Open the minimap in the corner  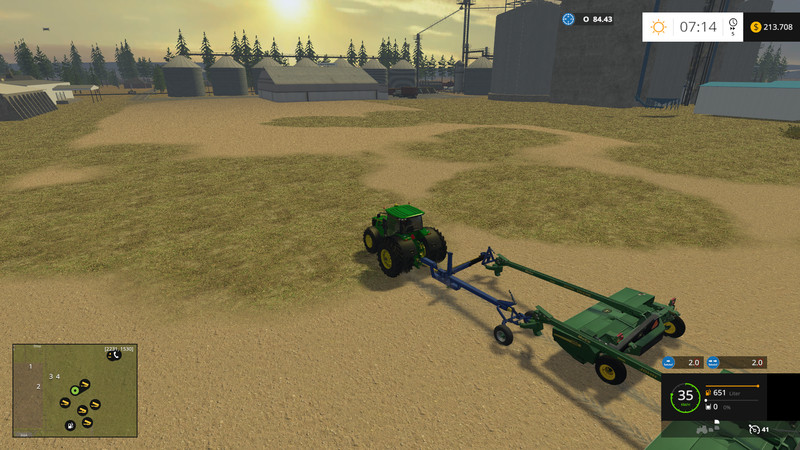point(73,388)
